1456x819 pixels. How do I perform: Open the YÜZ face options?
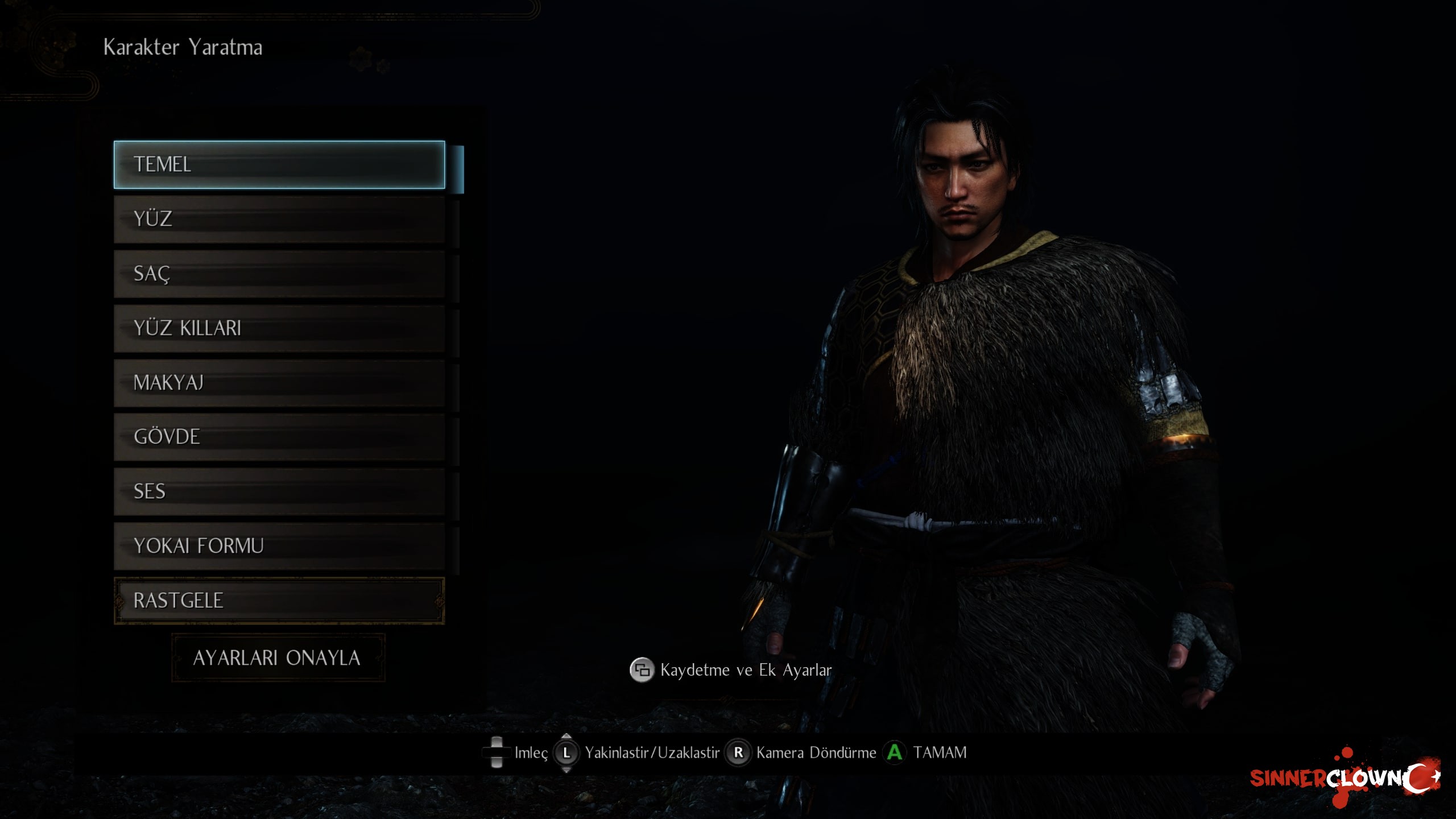279,219
